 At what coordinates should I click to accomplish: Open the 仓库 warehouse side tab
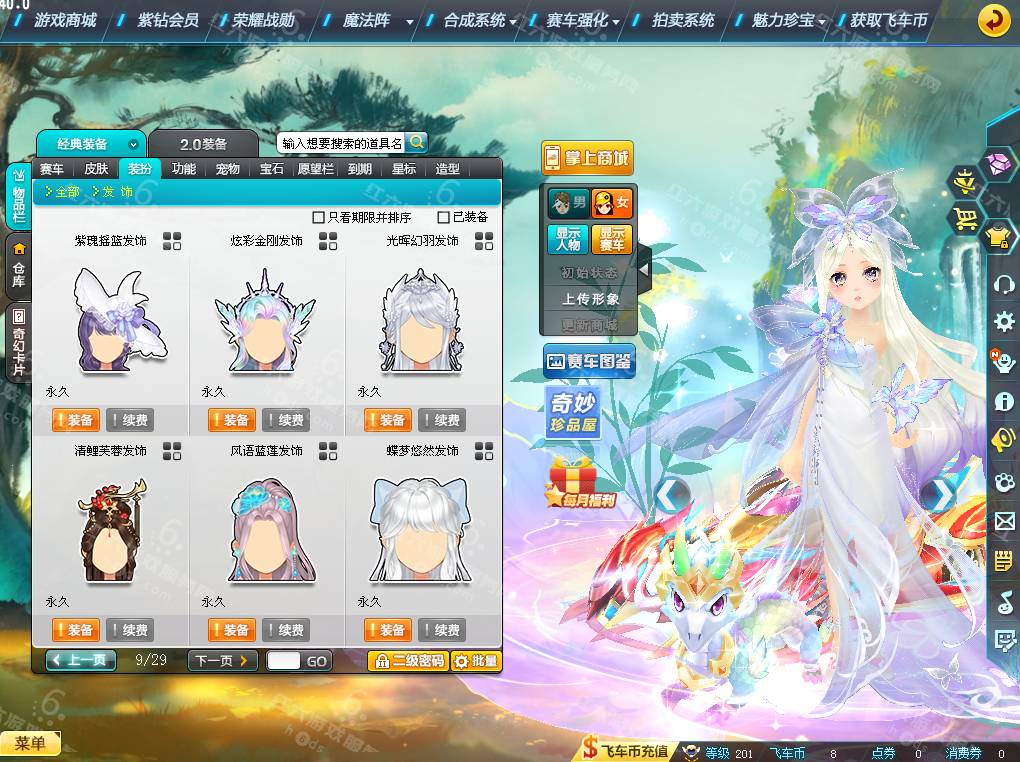pyautogui.click(x=18, y=266)
